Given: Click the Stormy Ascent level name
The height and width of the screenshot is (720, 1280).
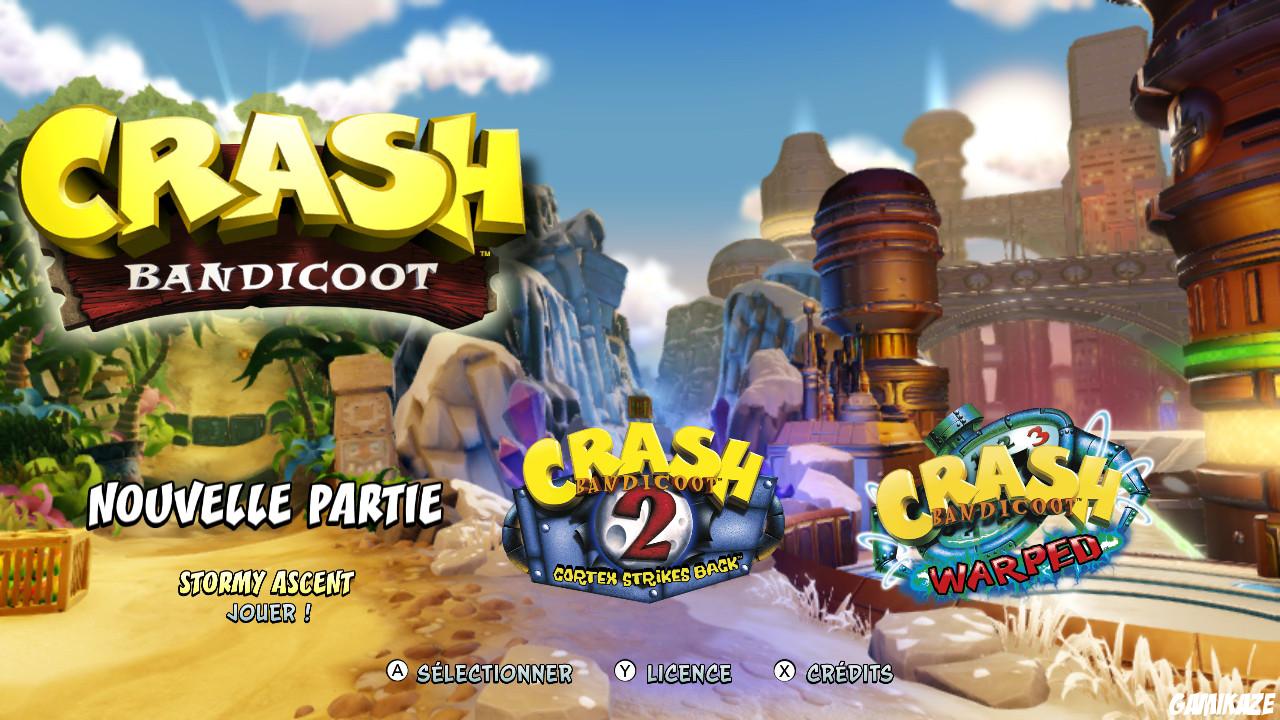Looking at the screenshot, I should coord(266,580).
